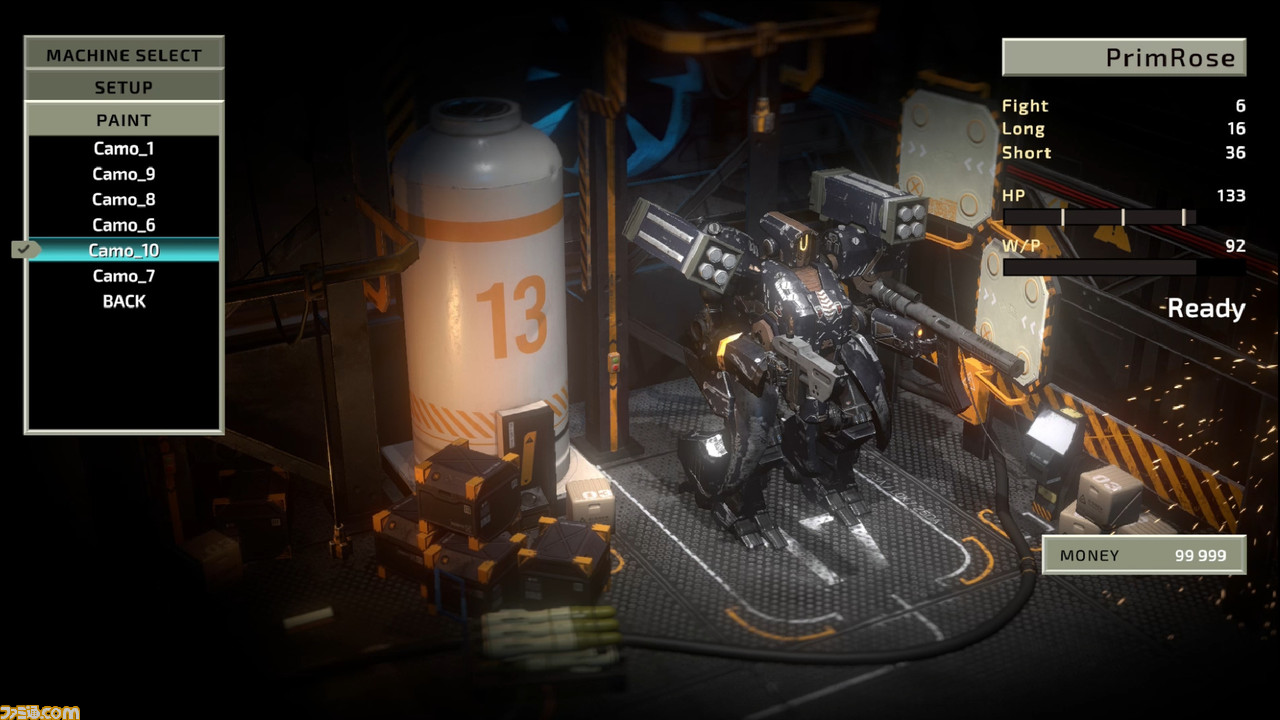
Task: Click the ファミ通.com watermark link
Action: (x=38, y=712)
